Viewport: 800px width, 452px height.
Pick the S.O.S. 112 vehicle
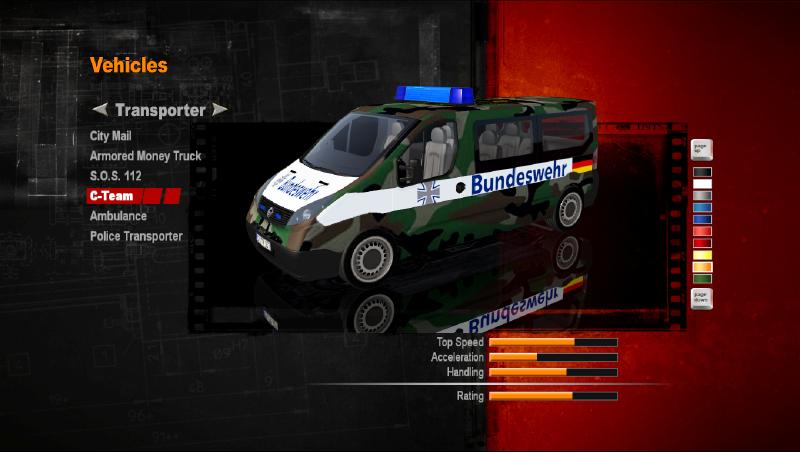115,176
